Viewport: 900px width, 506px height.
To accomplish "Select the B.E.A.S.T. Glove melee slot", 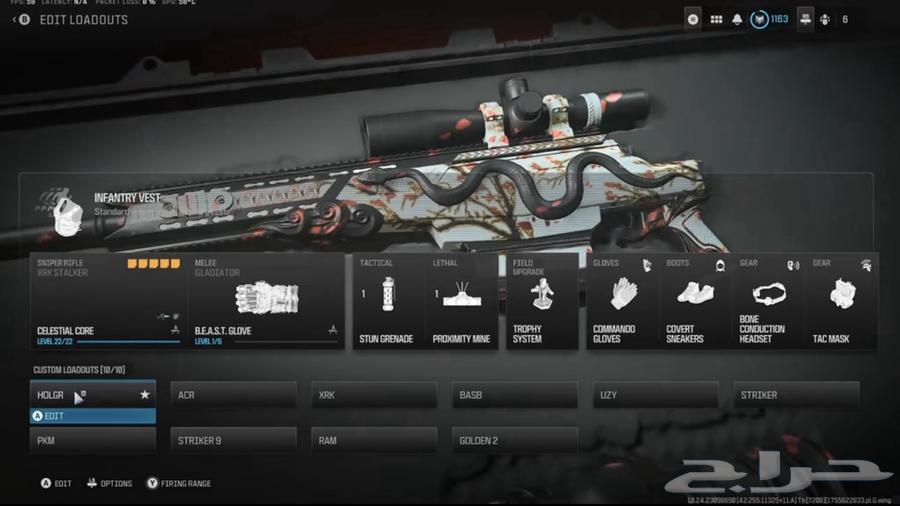I will tap(265, 301).
